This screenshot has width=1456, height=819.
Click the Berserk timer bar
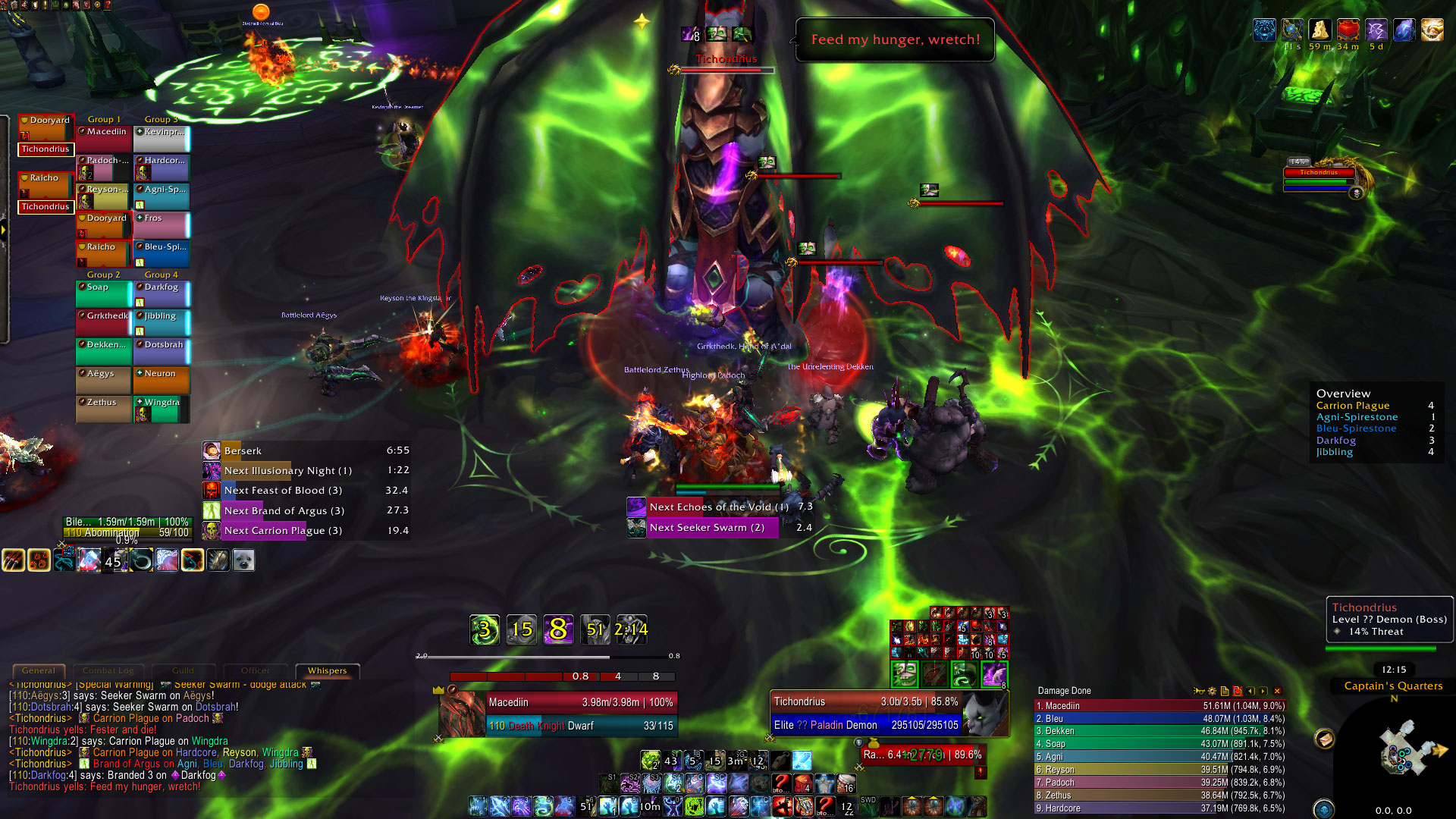(x=306, y=450)
